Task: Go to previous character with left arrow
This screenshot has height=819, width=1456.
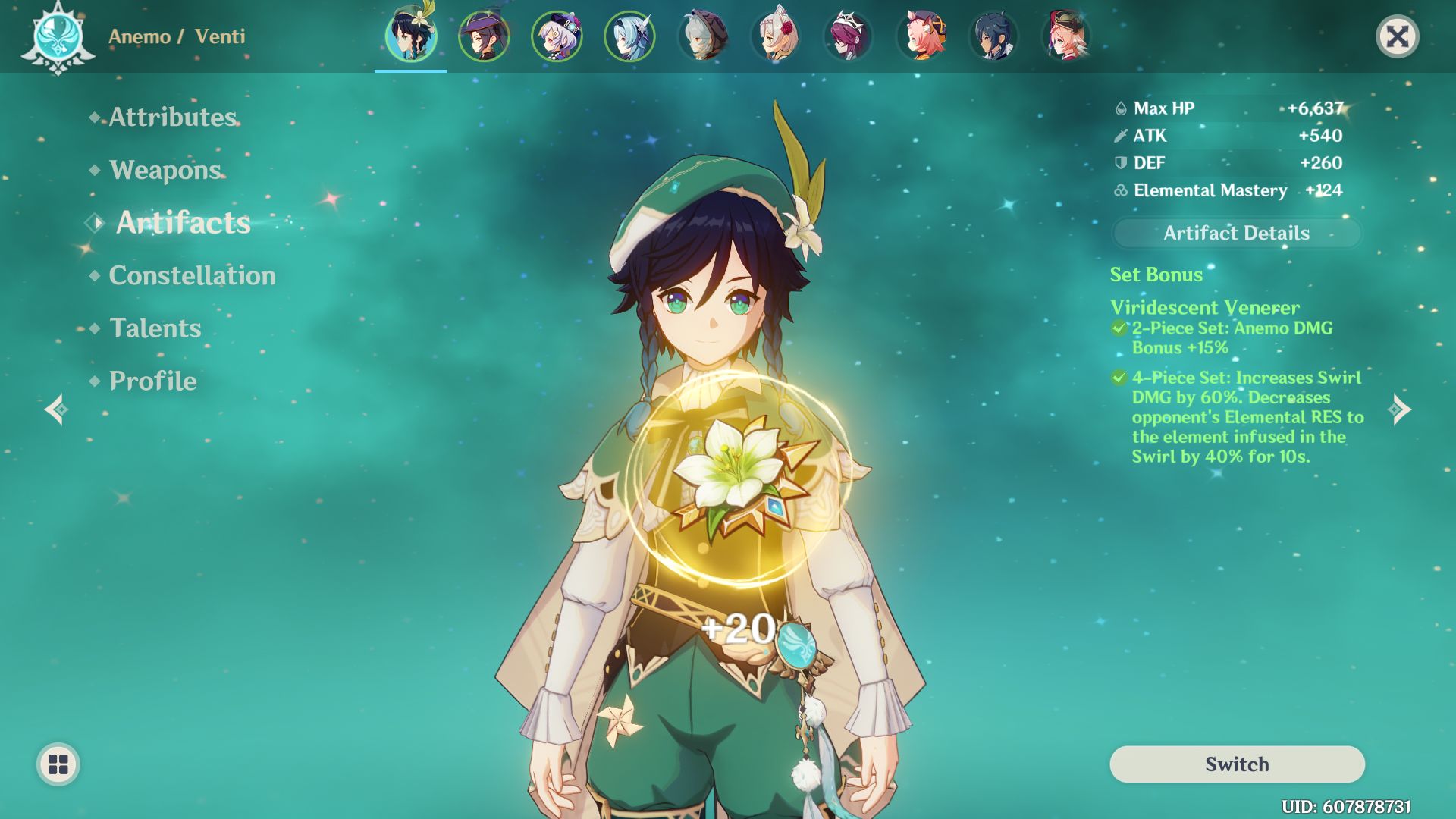Action: pyautogui.click(x=56, y=409)
